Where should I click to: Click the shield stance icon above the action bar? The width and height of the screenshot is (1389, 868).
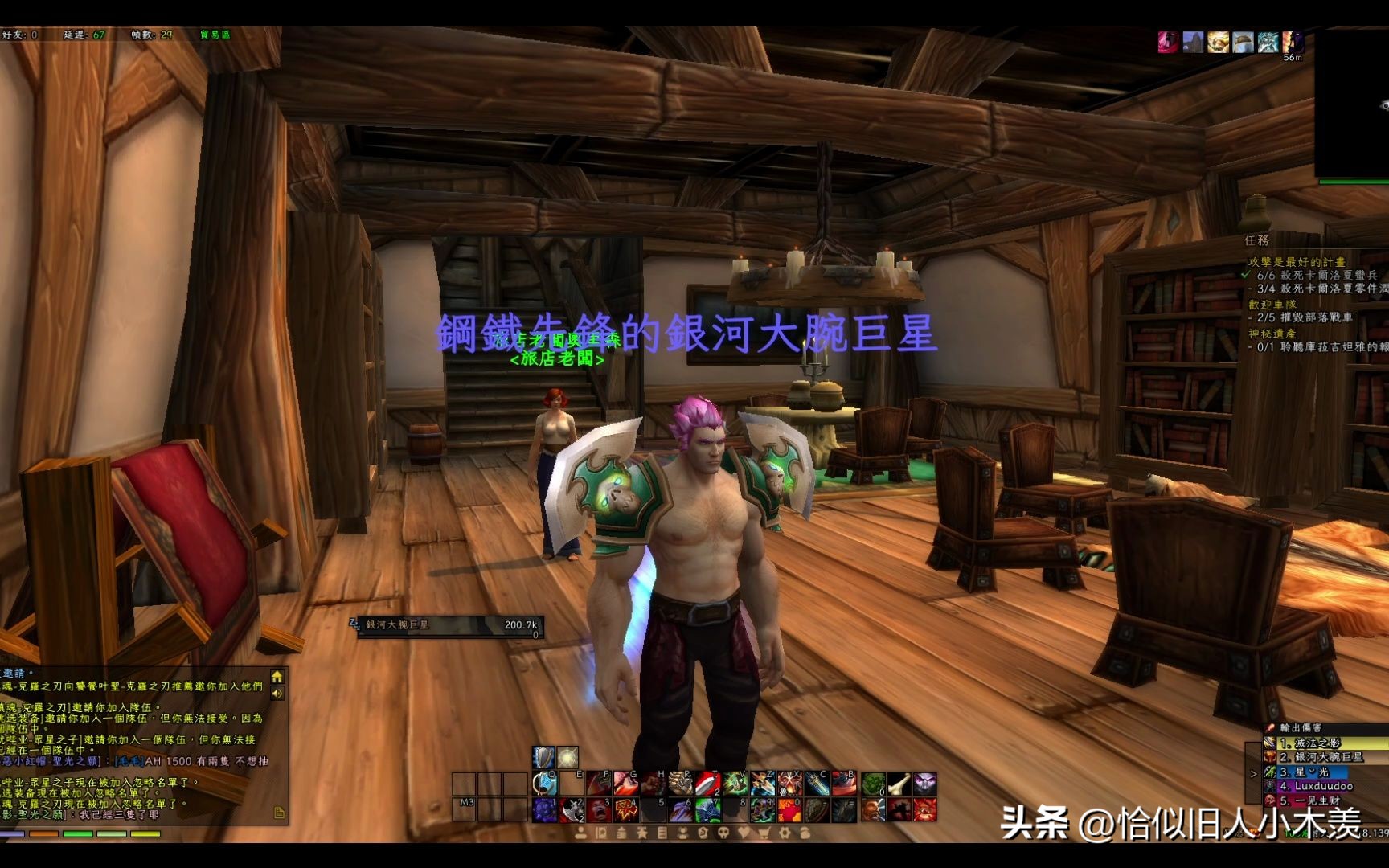544,757
